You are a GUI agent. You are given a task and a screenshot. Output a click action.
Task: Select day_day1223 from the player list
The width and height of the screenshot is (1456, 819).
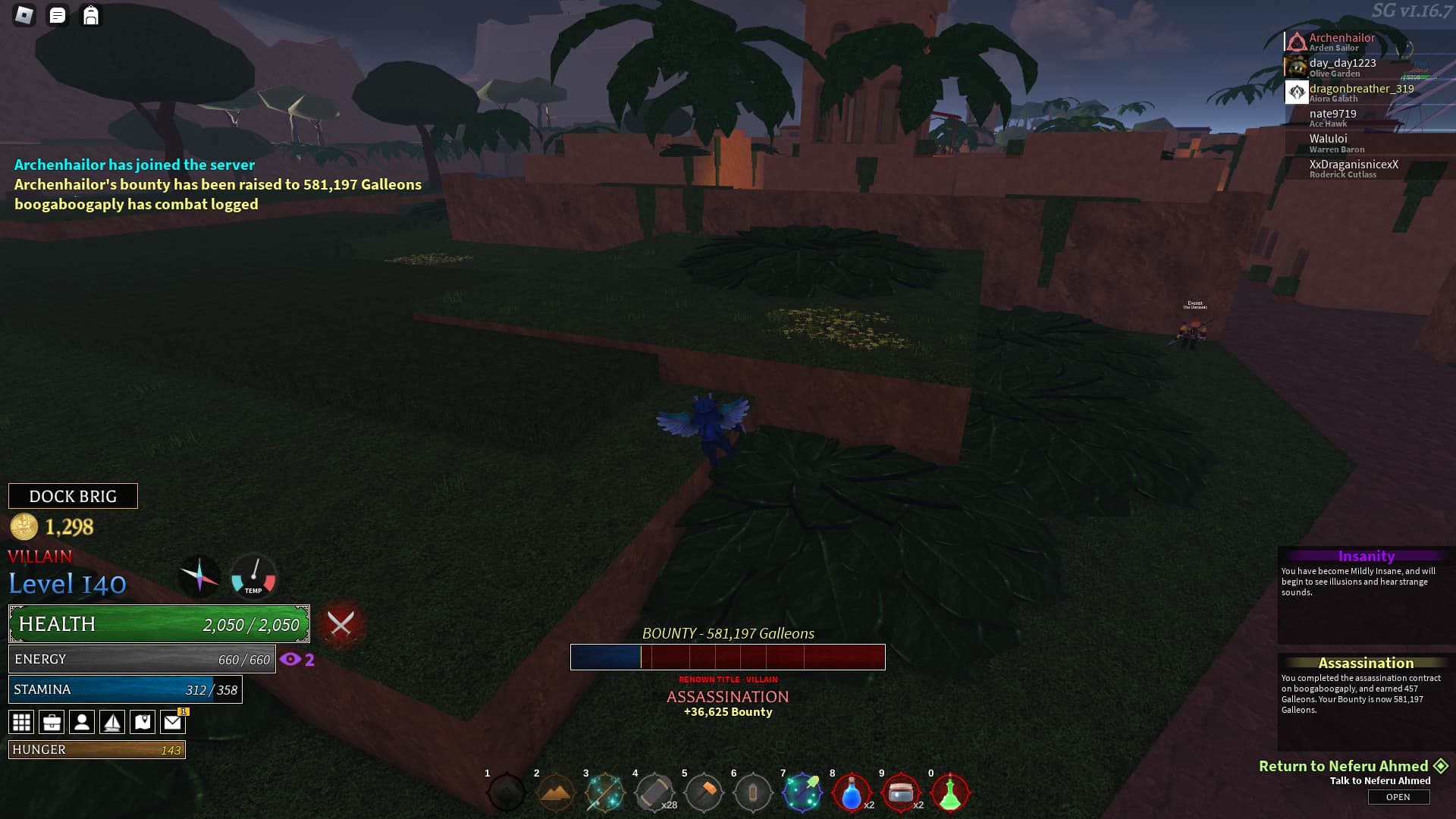(x=1342, y=64)
